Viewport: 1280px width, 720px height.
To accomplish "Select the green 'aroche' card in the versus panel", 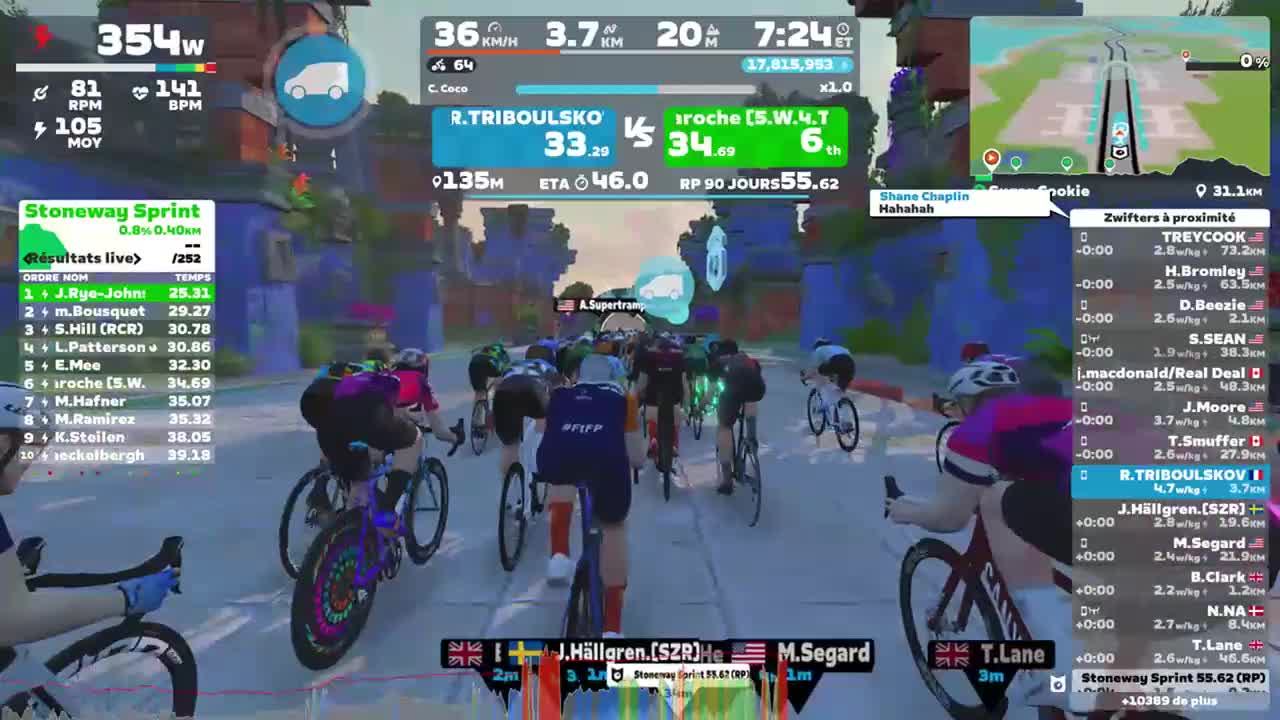I will pos(755,137).
